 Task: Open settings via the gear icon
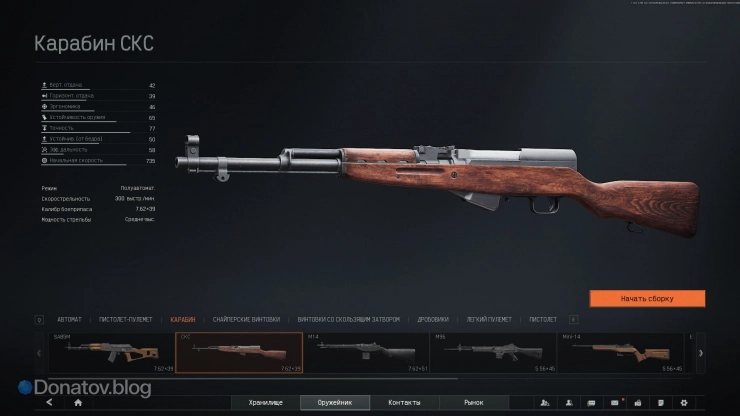pyautogui.click(x=684, y=402)
